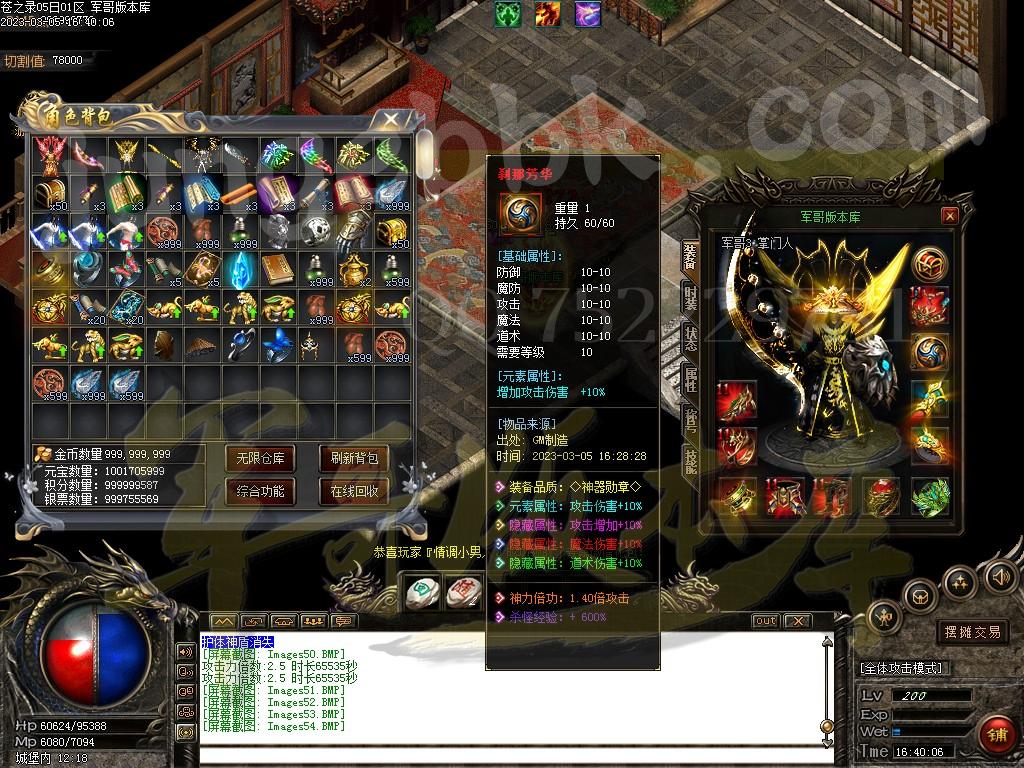Click the green phoenix equipment slot
The image size is (1024, 768).
(930, 496)
